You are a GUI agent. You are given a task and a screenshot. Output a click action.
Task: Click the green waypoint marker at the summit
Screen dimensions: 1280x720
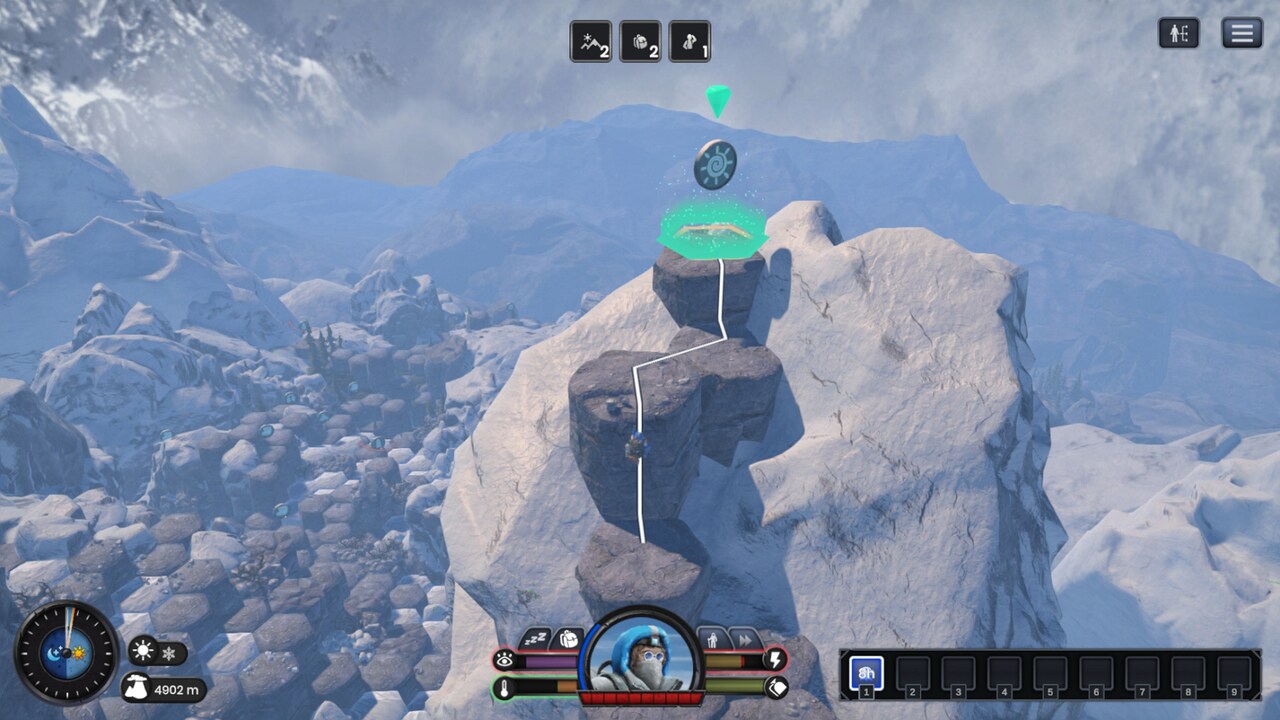pos(718,100)
